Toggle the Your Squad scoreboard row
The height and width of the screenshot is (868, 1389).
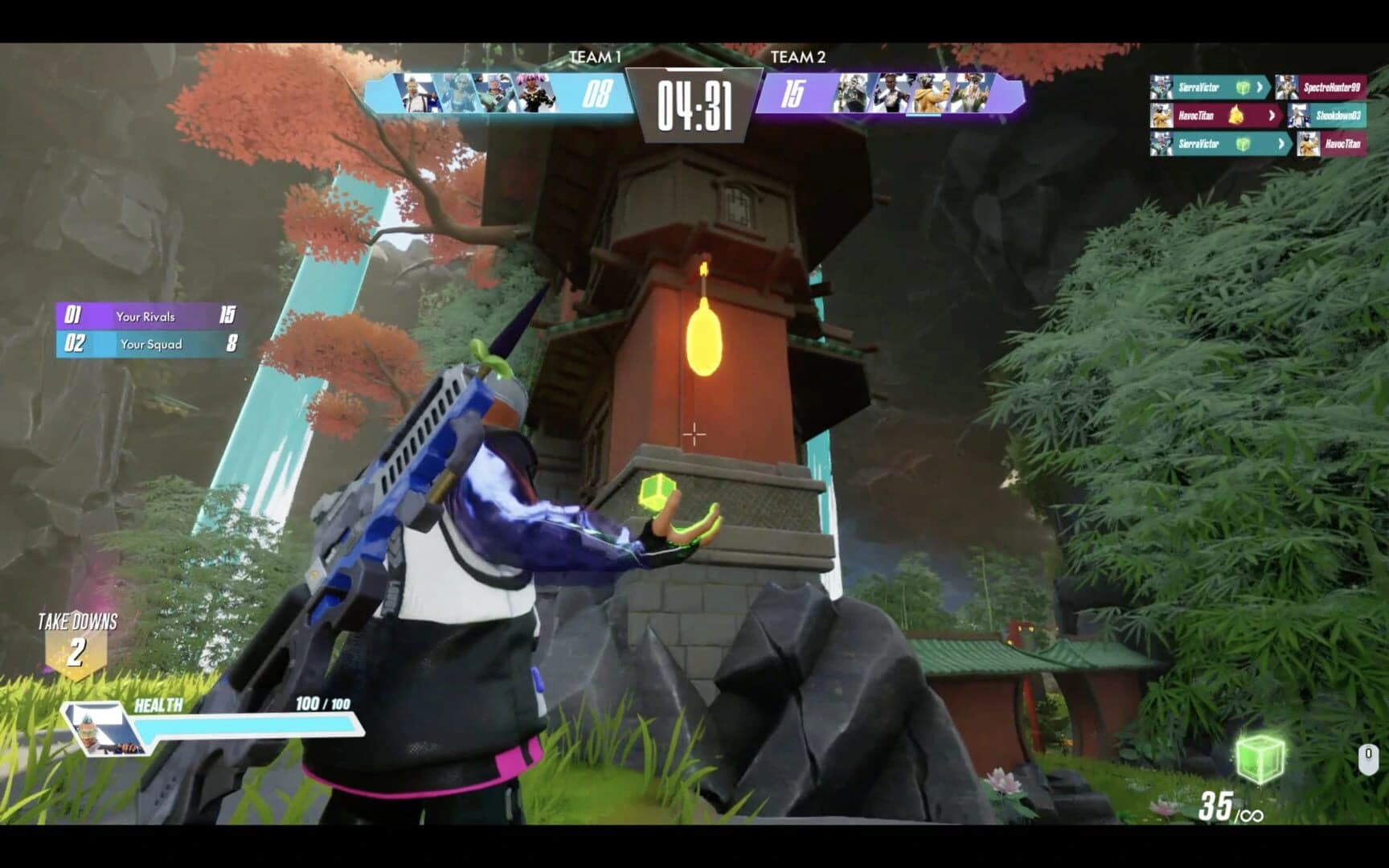pos(149,344)
